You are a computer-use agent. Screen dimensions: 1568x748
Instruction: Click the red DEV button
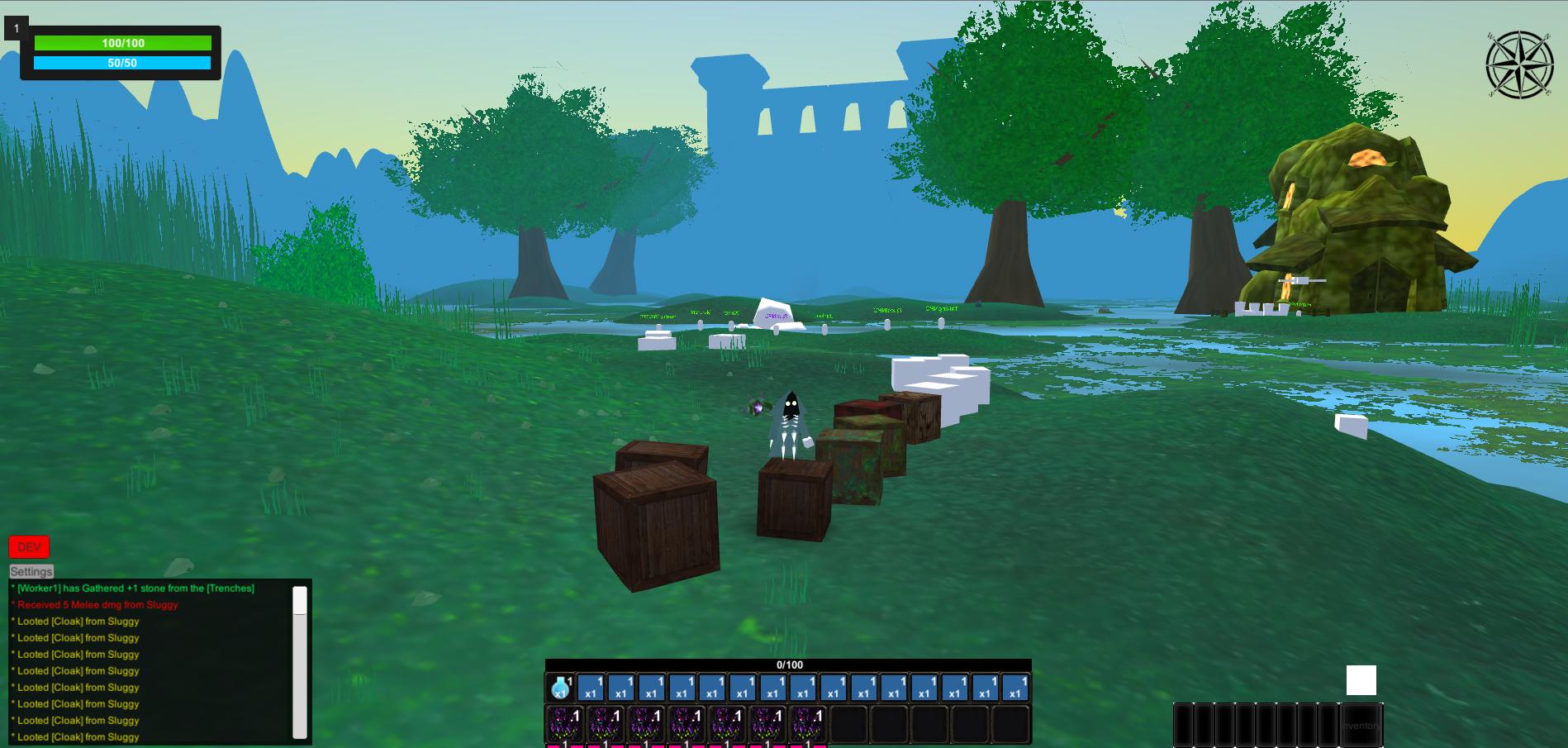pyautogui.click(x=28, y=546)
